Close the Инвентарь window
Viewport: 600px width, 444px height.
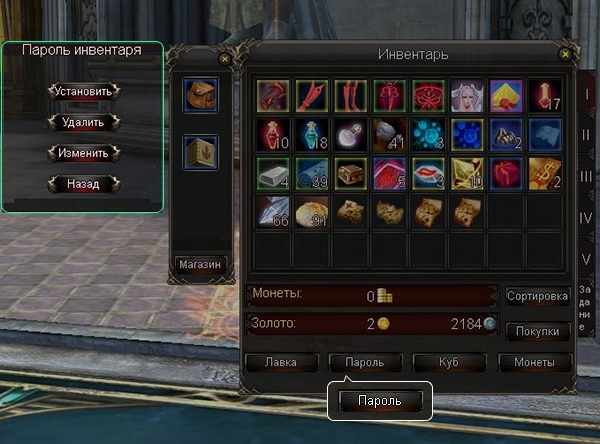[x=566, y=54]
